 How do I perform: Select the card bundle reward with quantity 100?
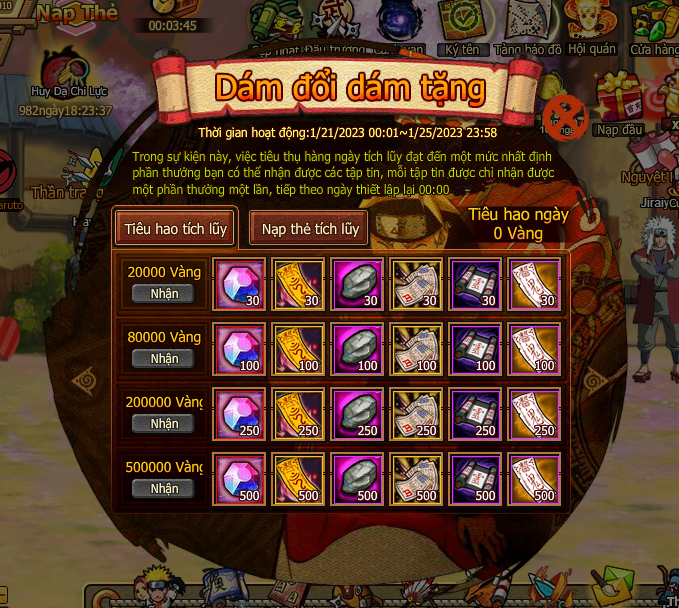pyautogui.click(x=417, y=348)
